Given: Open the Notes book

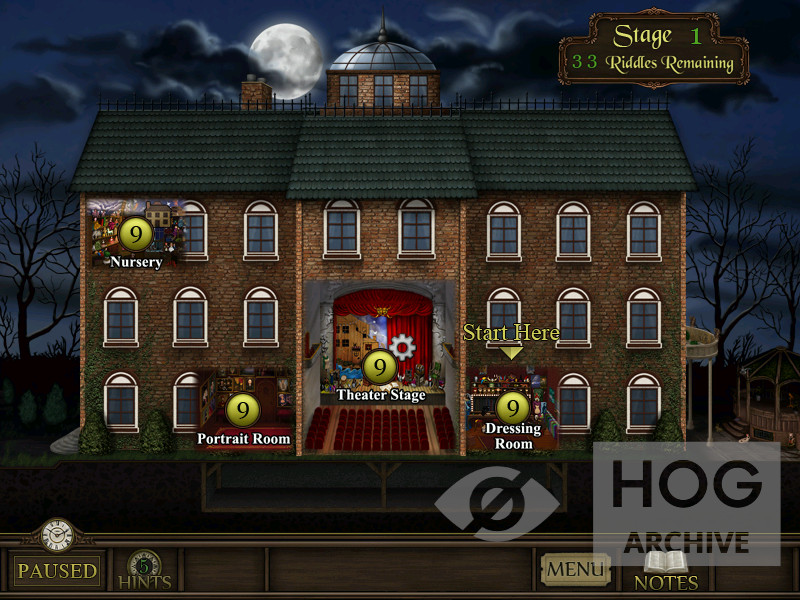Looking at the screenshot, I should point(665,570).
